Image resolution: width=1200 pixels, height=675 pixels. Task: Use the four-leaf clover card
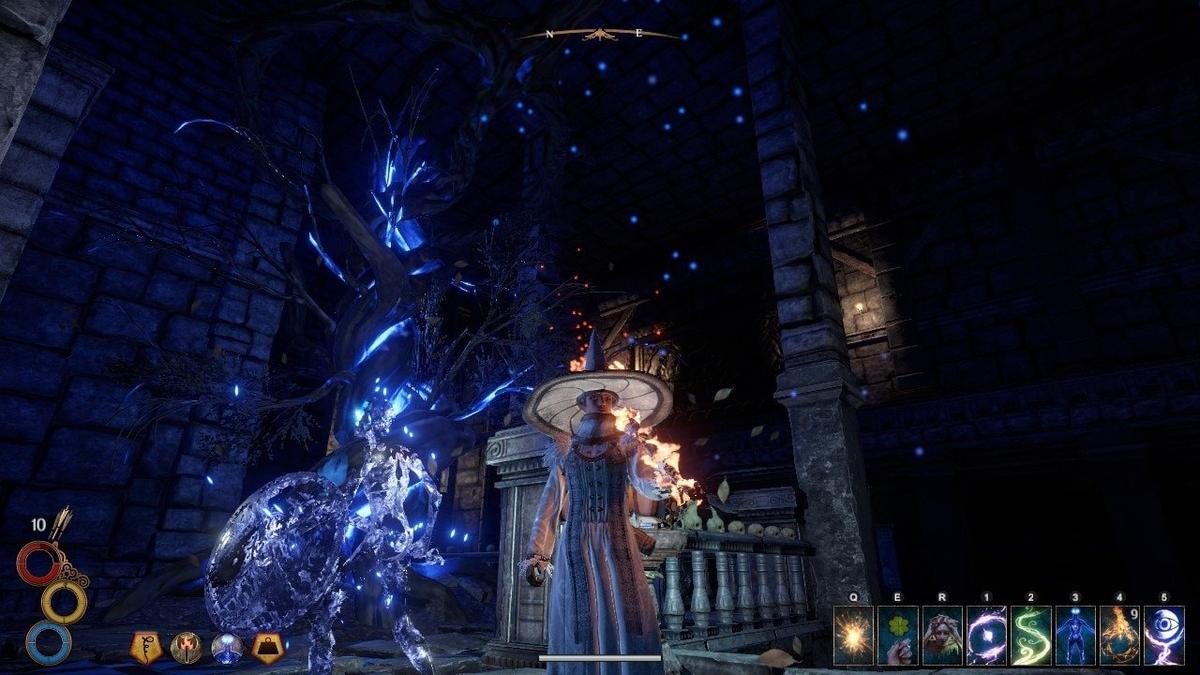click(897, 636)
